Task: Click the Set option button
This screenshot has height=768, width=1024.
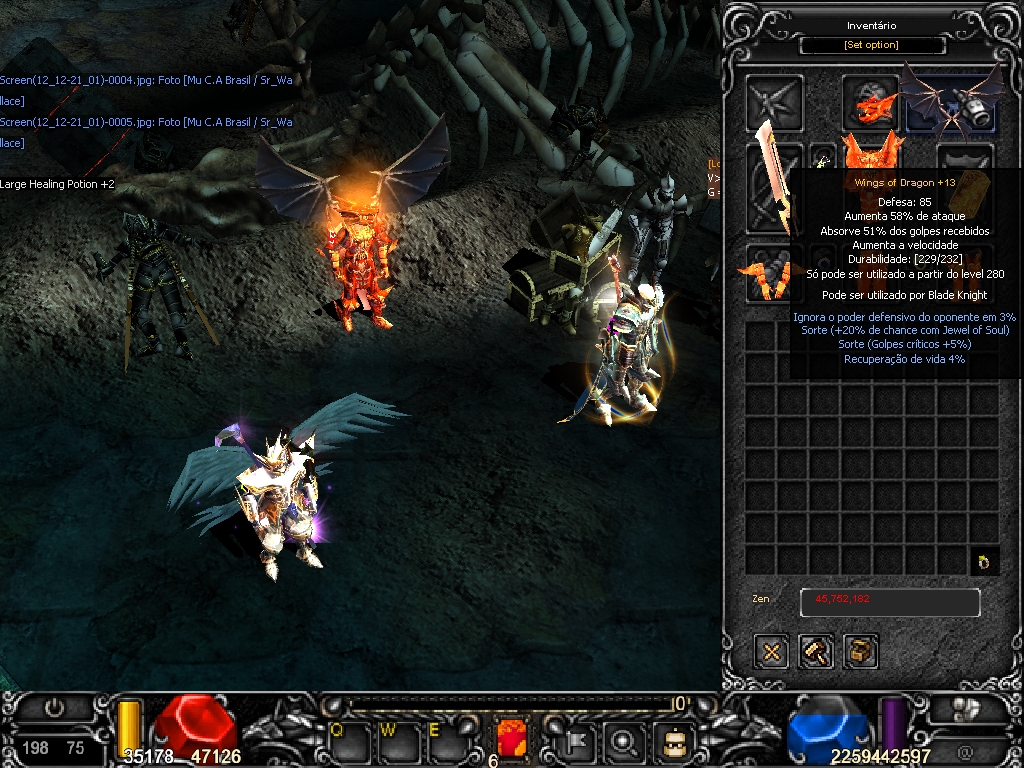Action: (x=859, y=45)
